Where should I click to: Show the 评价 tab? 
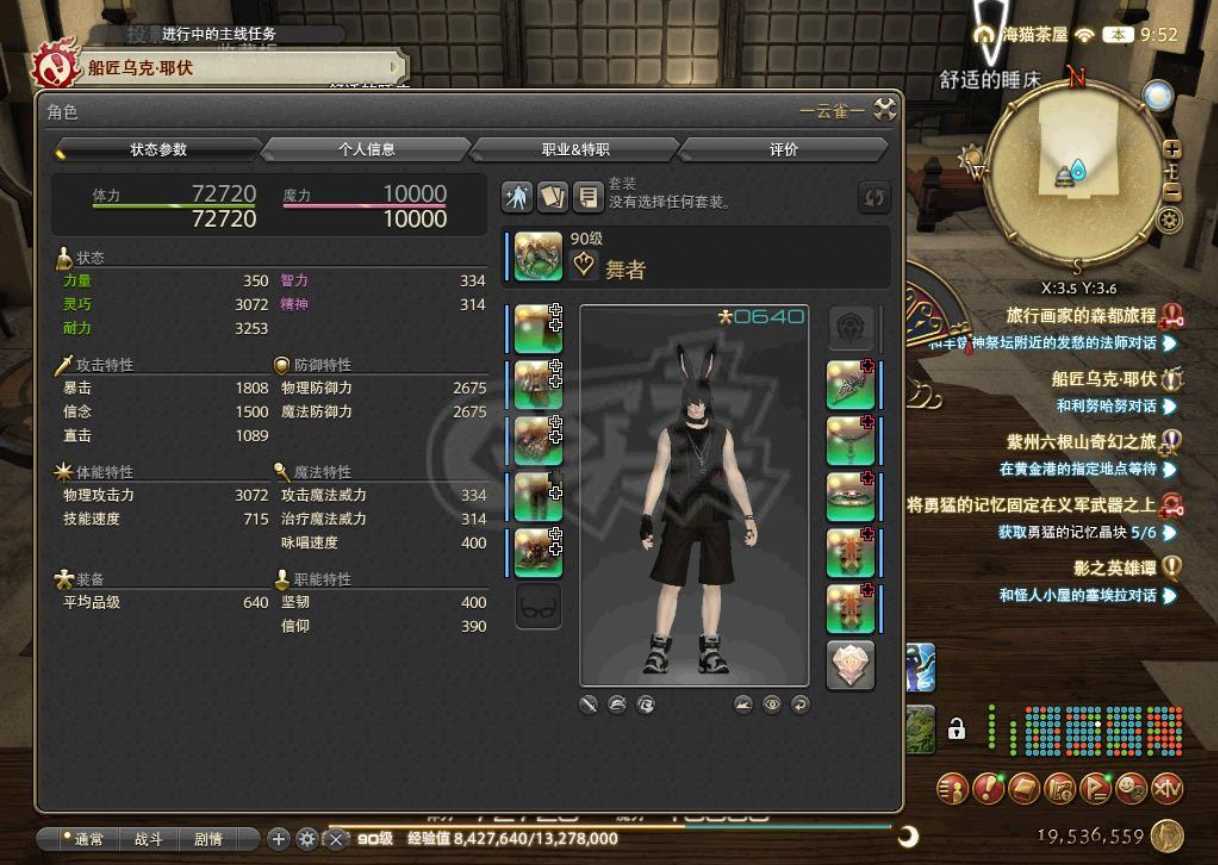tap(784, 149)
